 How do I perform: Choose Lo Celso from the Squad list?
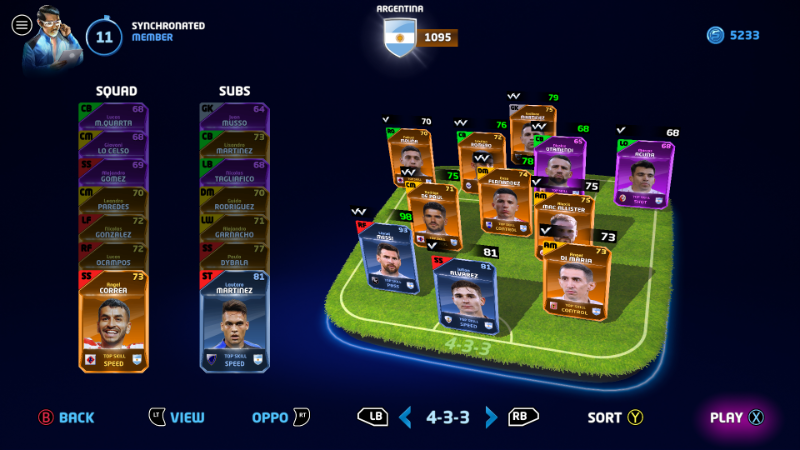pos(113,140)
